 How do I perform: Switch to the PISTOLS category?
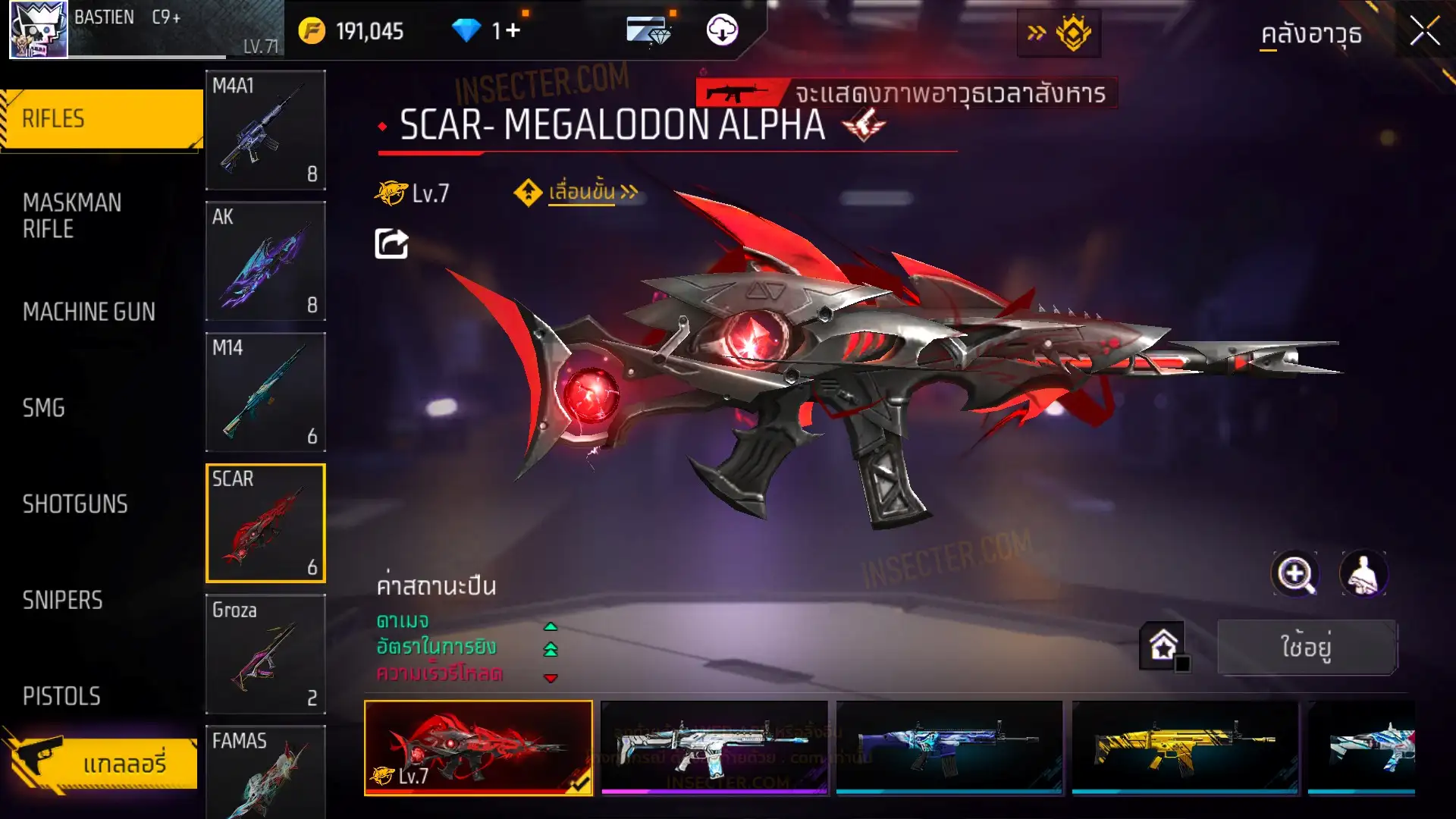(x=61, y=696)
